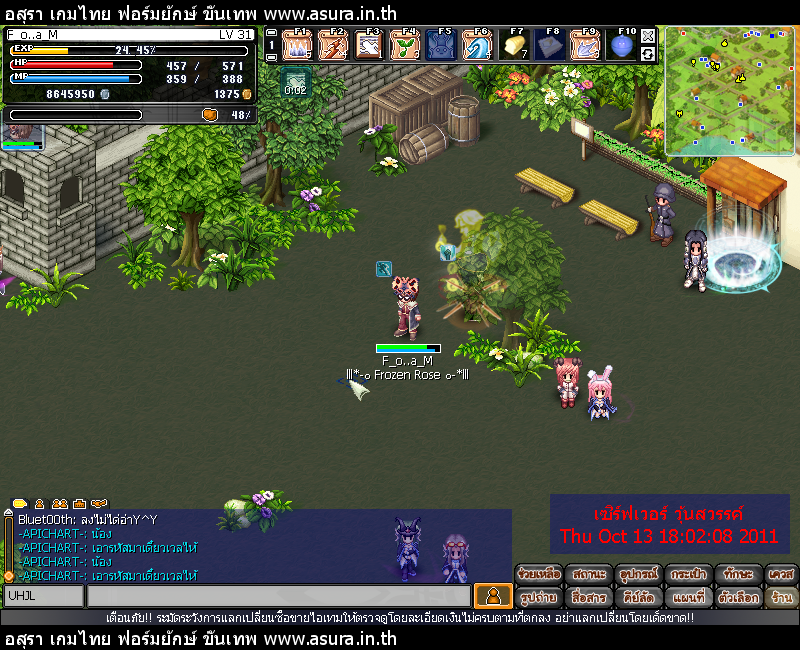Switch to the handshake trade chat tab

coord(99,503)
